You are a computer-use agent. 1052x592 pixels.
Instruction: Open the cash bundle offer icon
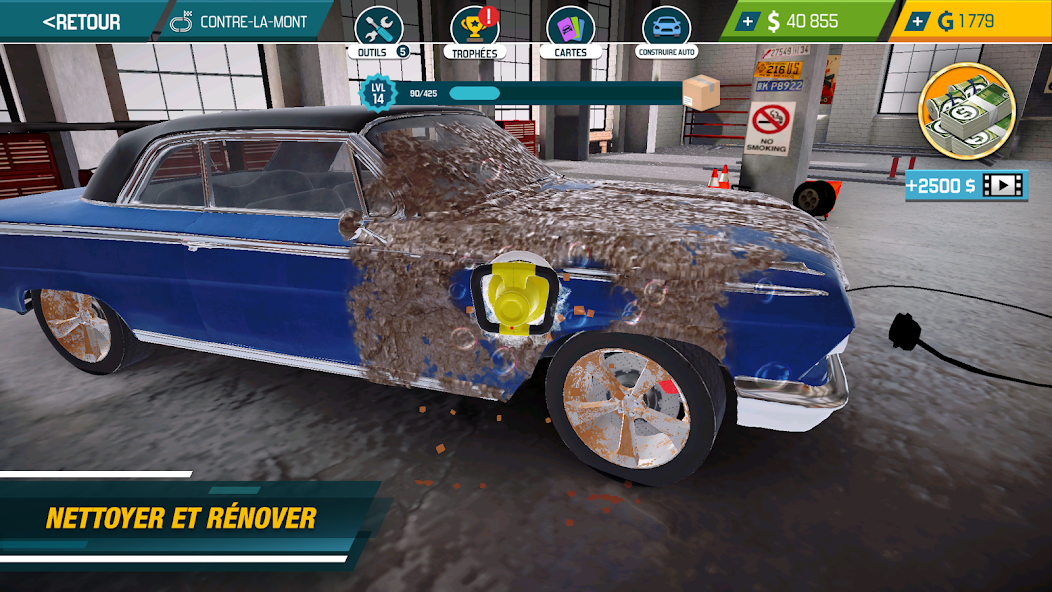click(966, 111)
